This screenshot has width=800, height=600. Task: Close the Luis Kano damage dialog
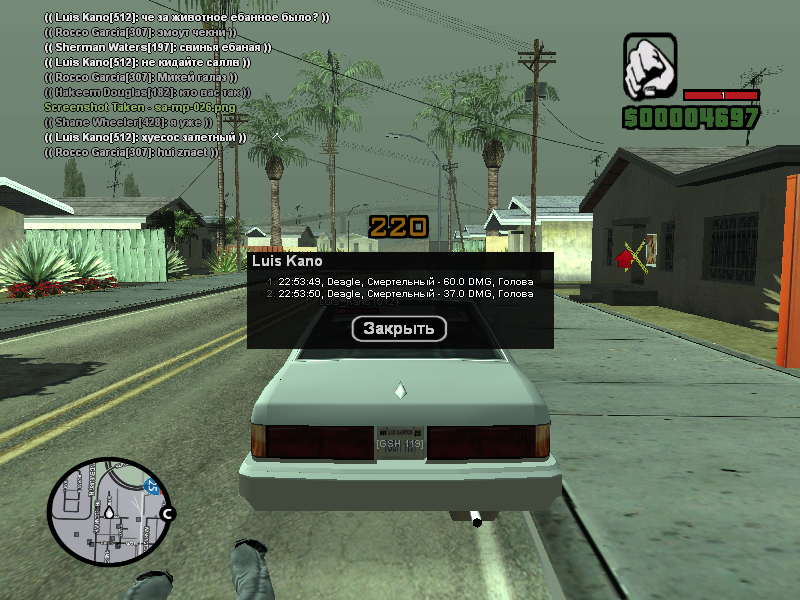399,329
